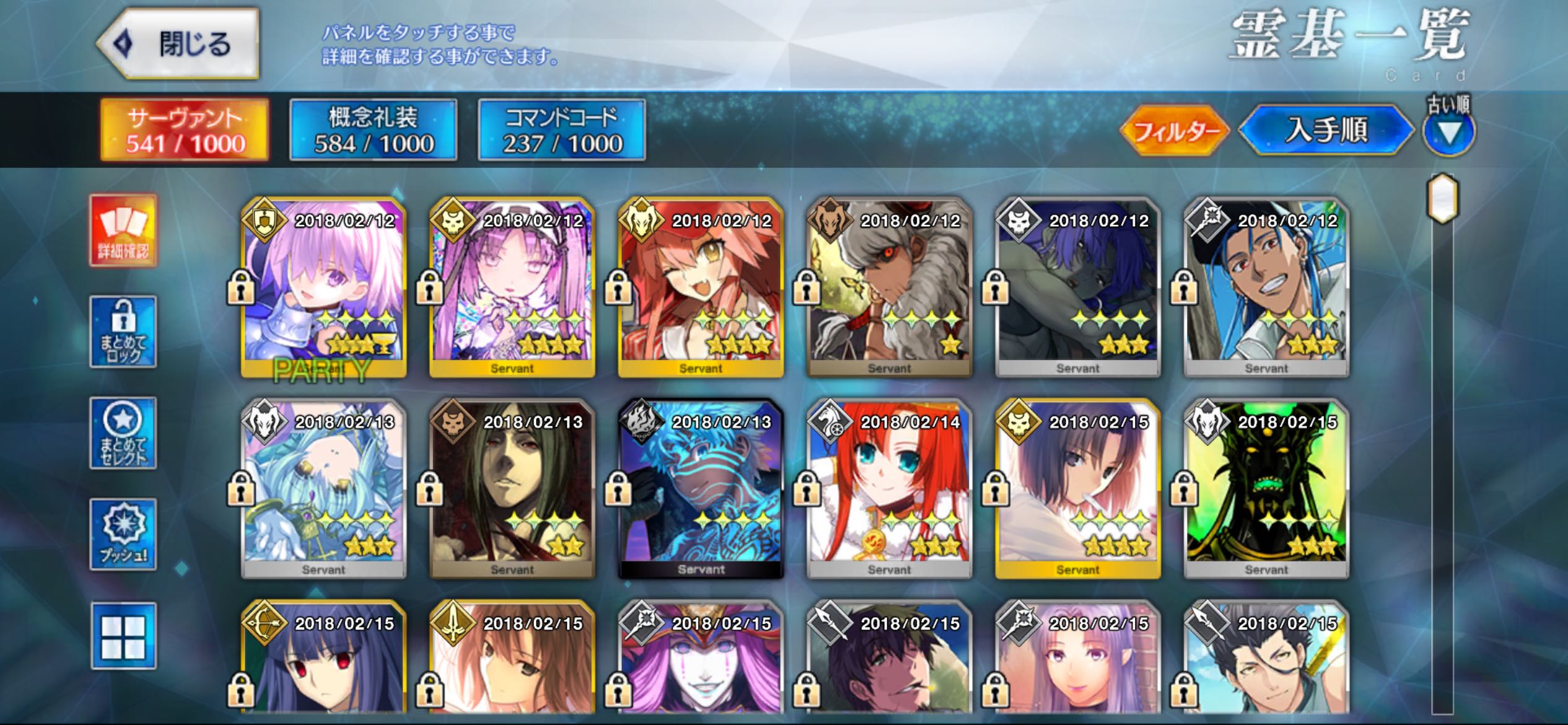Click the vertical scrollbar handle
The image size is (1568, 725).
[1443, 199]
